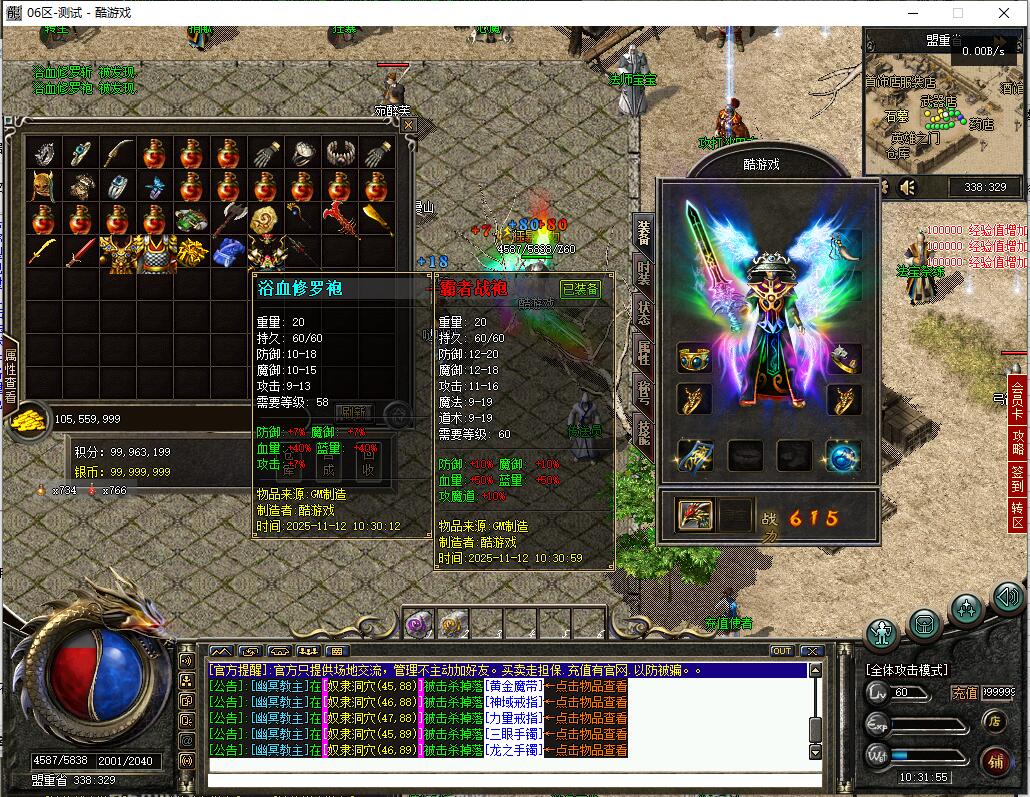
Task: Open the 攻略 guide button
Action: (1017, 442)
